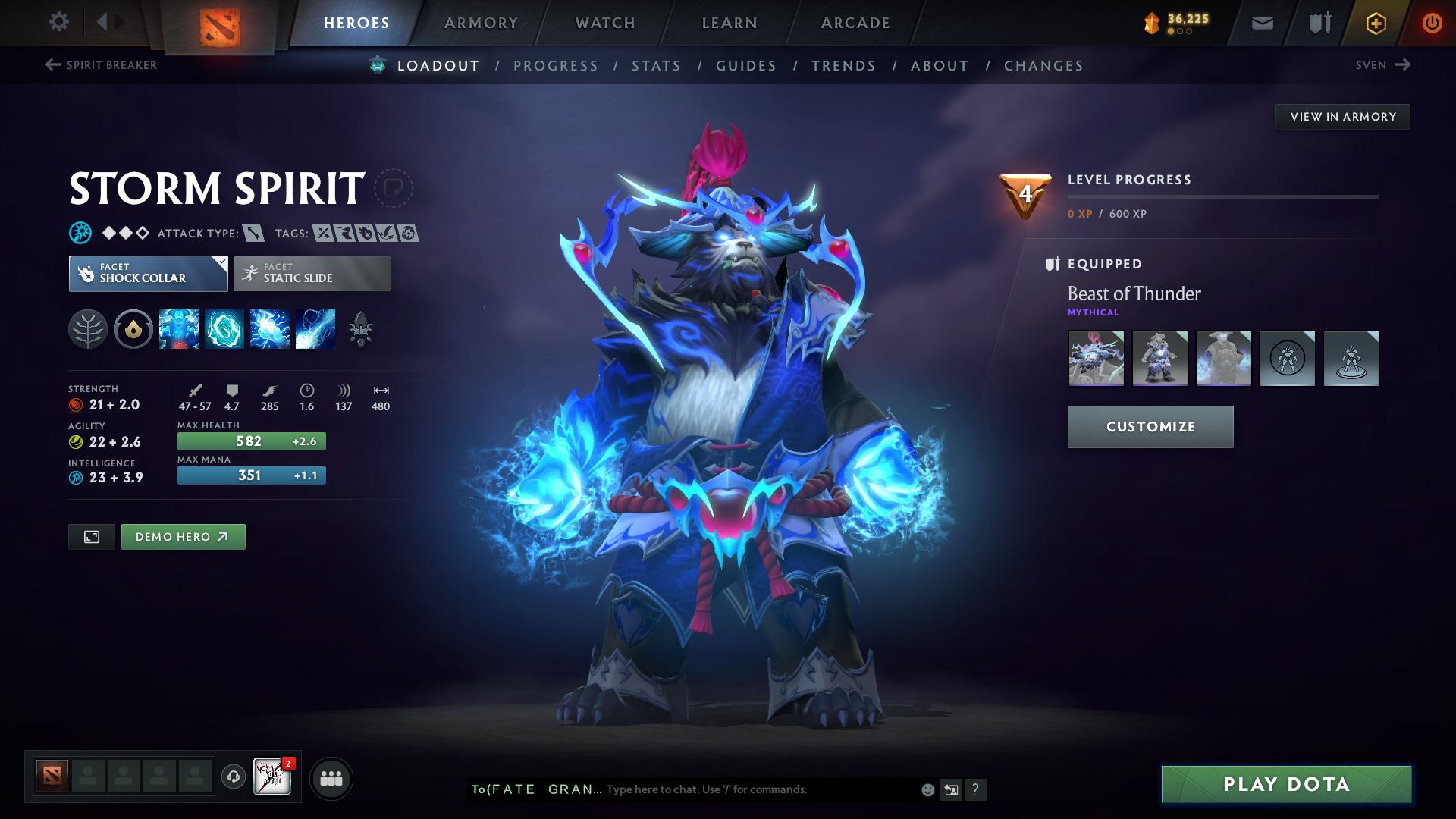Click the PLAY DOTA button
This screenshot has height=819, width=1456.
pos(1285,784)
